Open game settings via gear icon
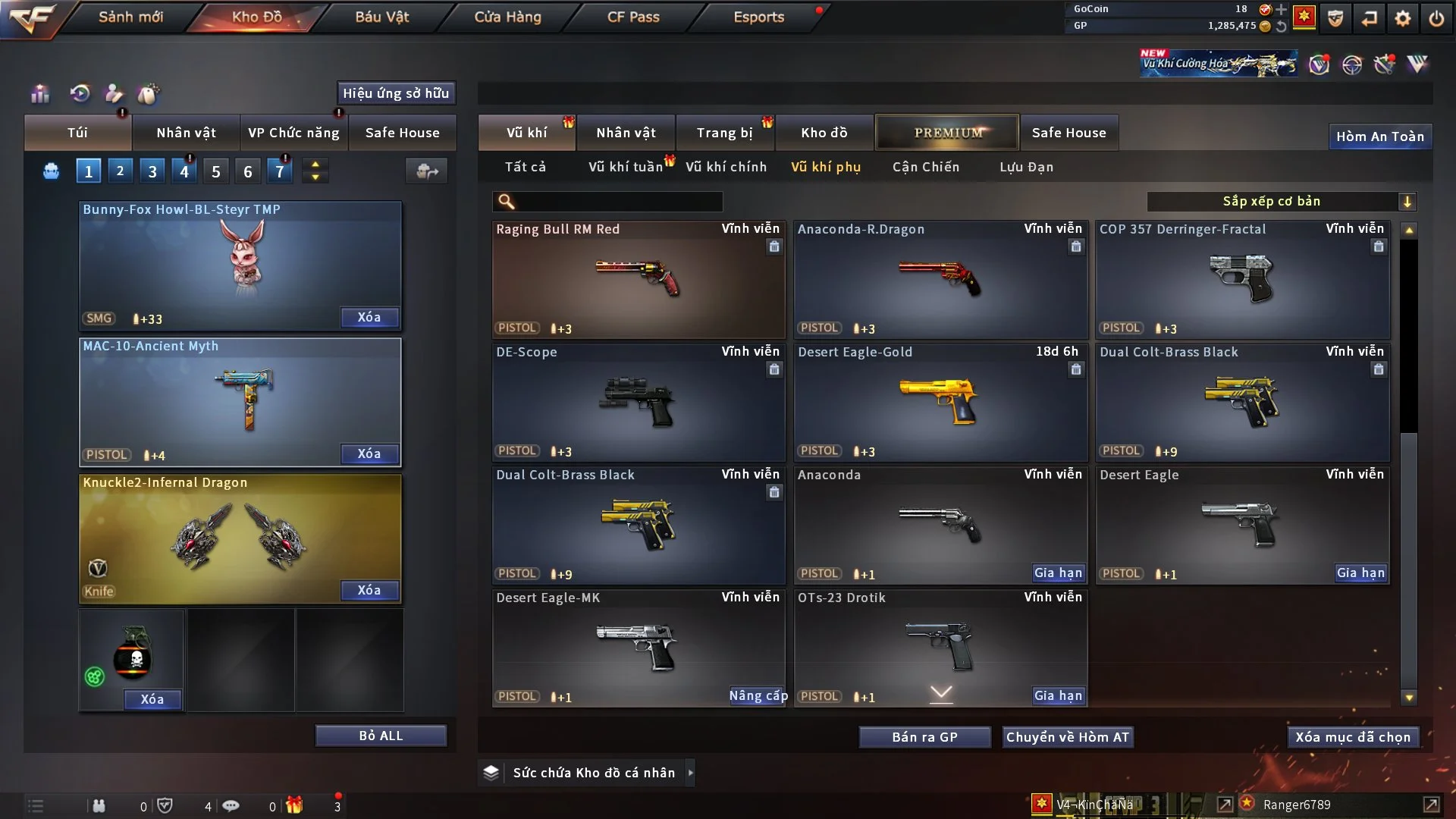The image size is (1456, 819). point(1402,18)
